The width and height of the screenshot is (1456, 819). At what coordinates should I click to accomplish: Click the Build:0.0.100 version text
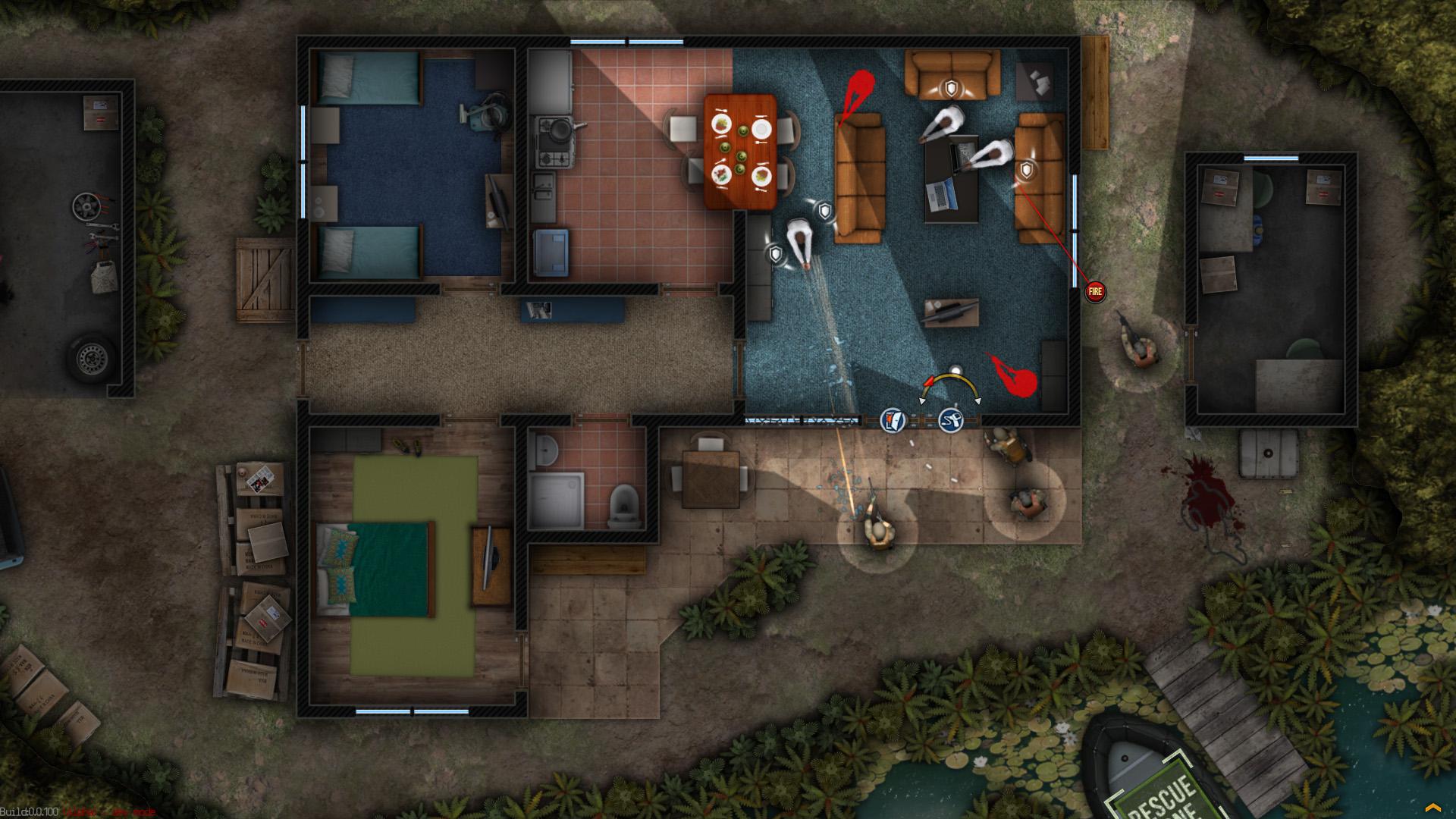click(30, 811)
